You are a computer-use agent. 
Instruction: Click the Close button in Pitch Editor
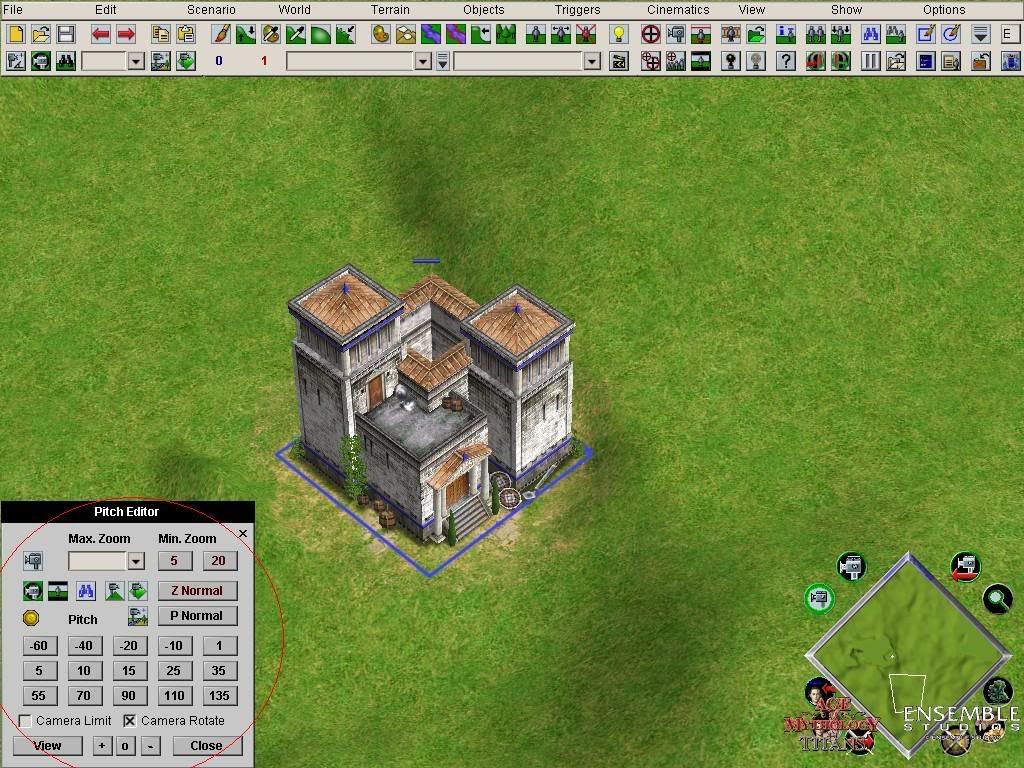pyautogui.click(x=206, y=746)
